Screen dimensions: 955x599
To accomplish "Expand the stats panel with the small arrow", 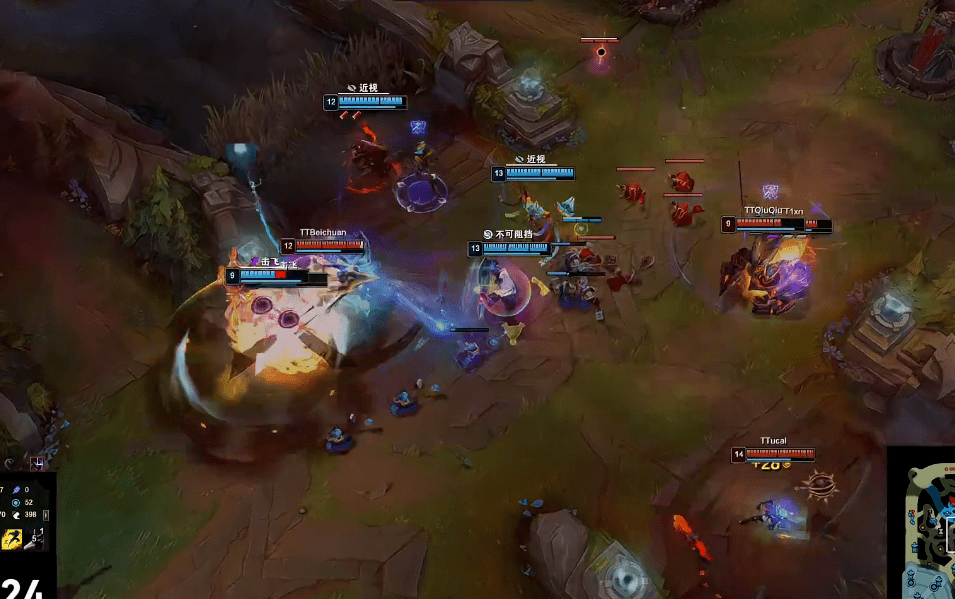I will [45, 515].
